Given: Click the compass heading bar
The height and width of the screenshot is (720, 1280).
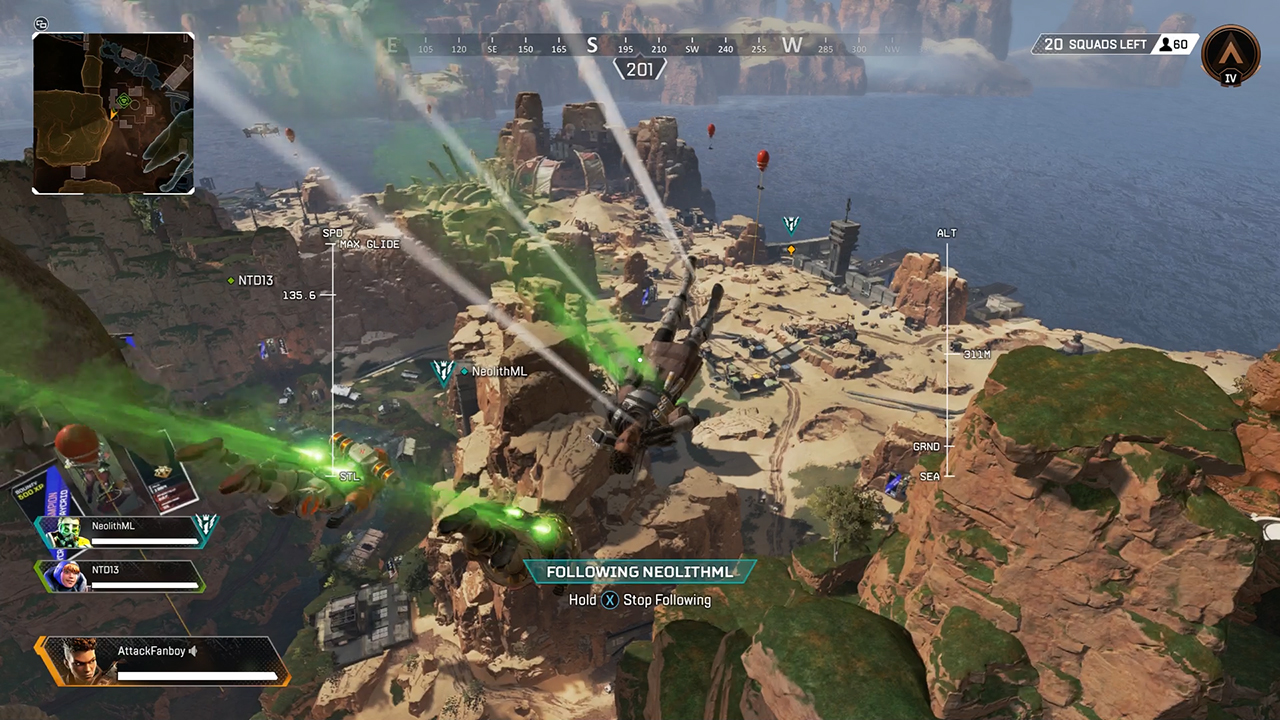Looking at the screenshot, I should tap(640, 46).
